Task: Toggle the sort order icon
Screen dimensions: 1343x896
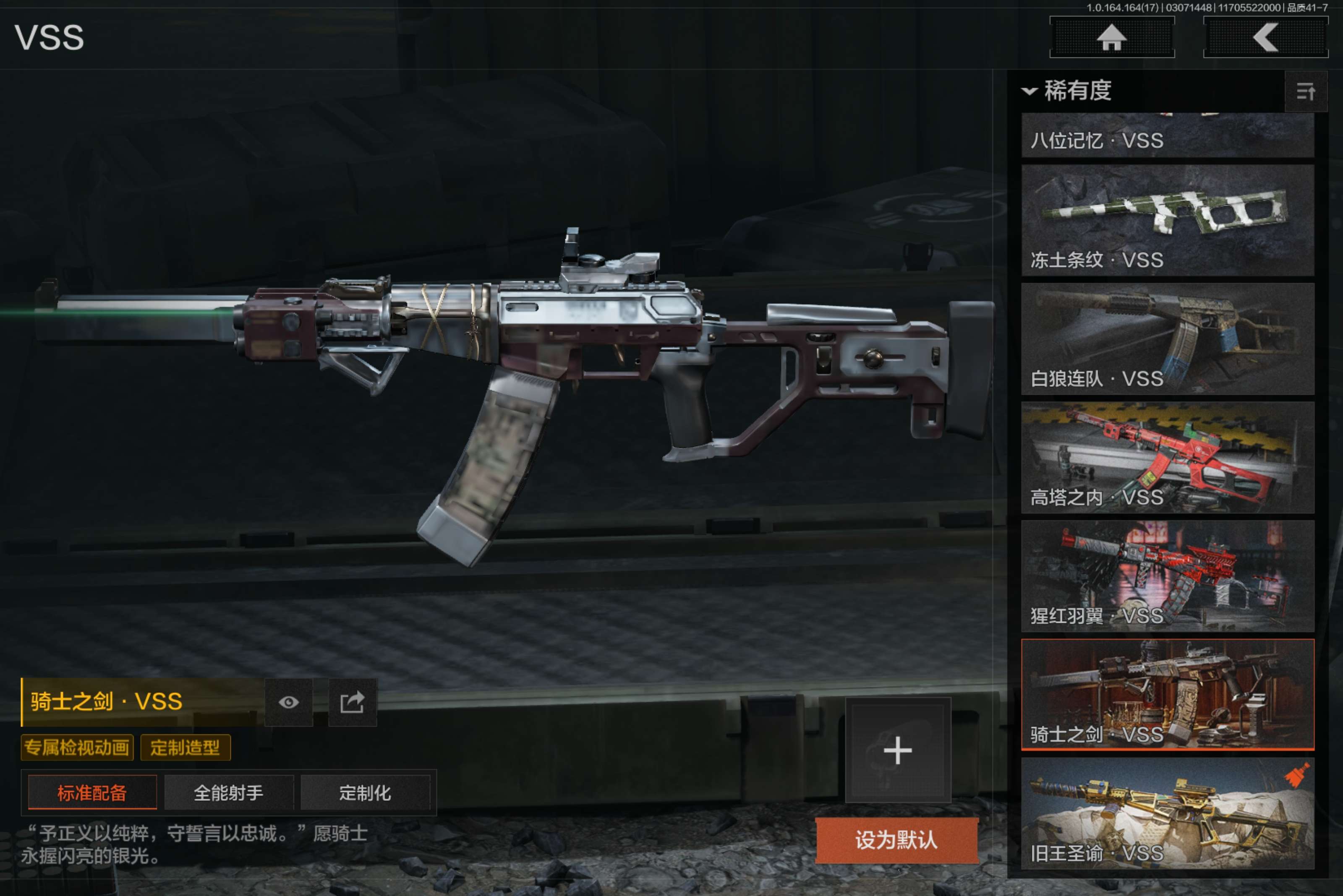Action: click(x=1305, y=91)
